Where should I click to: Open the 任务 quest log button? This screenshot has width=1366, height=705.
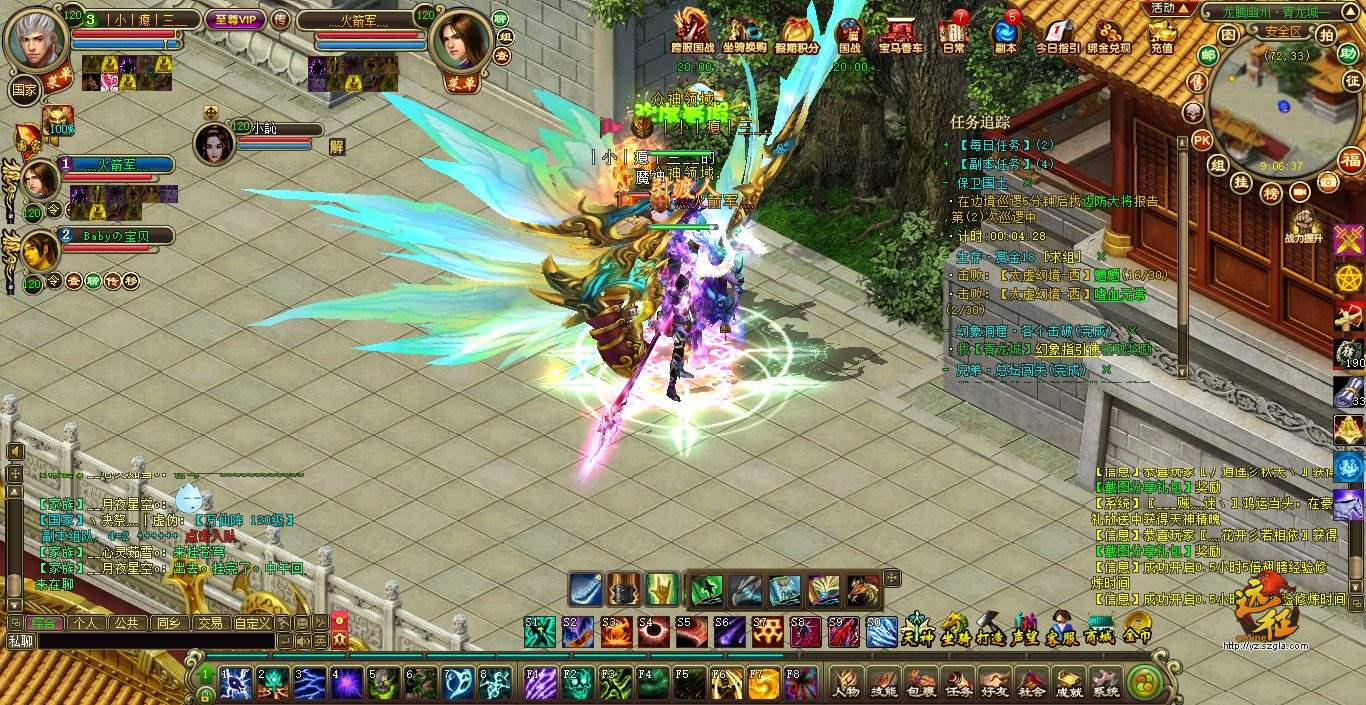pos(957,682)
